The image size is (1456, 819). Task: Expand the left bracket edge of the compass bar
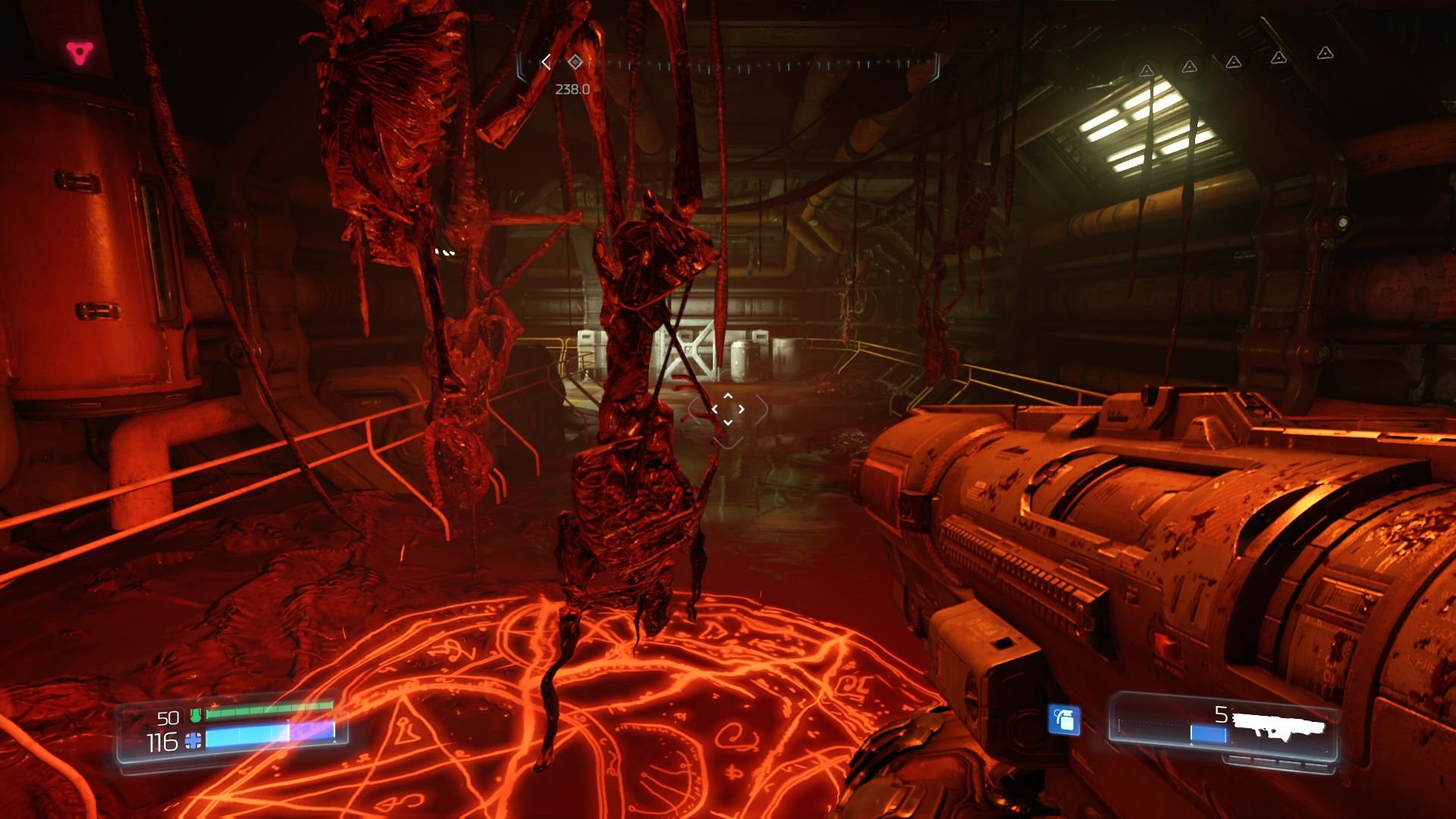[519, 65]
